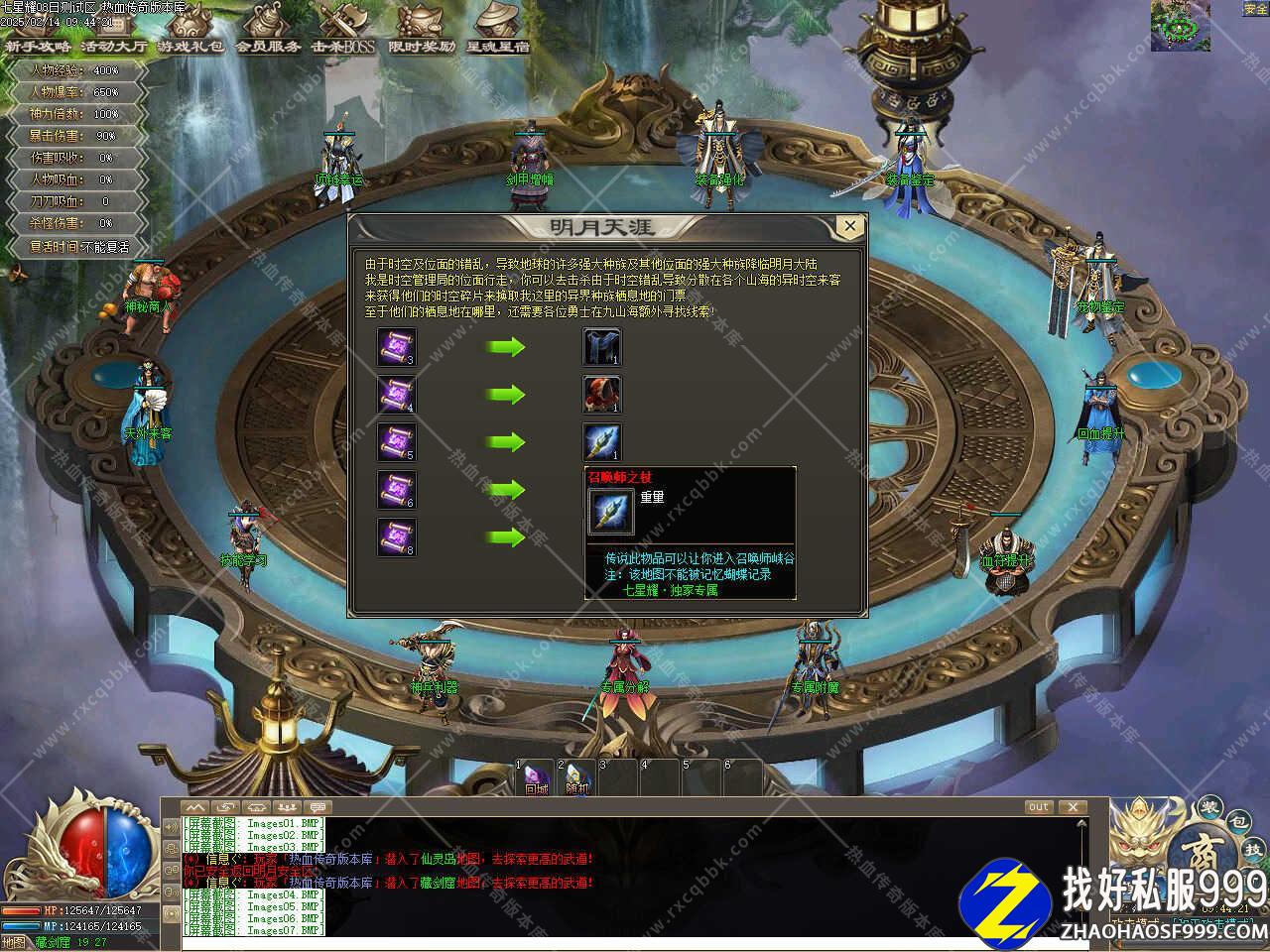Close the 明月天涯 dialog window
Image resolution: width=1270 pixels, height=952 pixels.
click(849, 227)
